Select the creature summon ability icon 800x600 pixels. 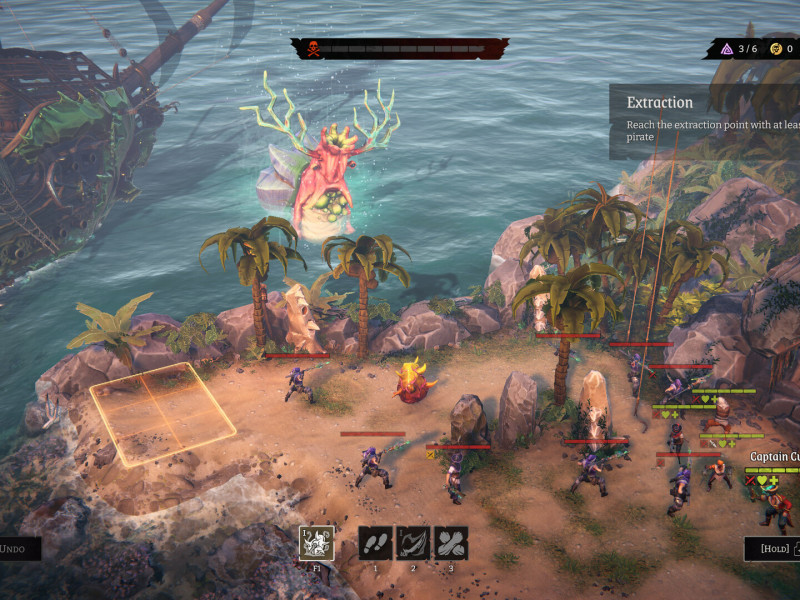317,543
